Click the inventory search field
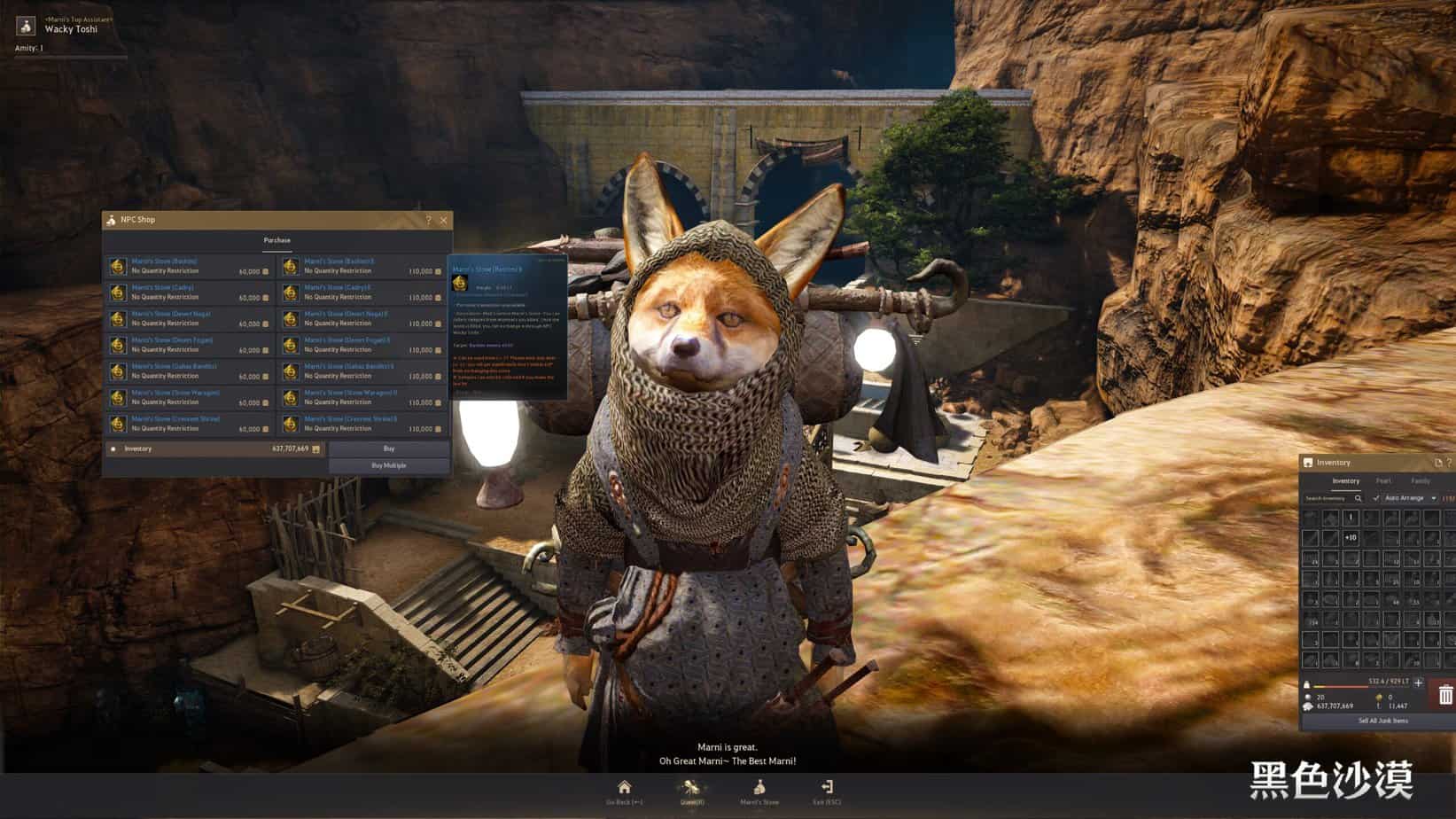This screenshot has width=1456, height=819. point(1328,498)
